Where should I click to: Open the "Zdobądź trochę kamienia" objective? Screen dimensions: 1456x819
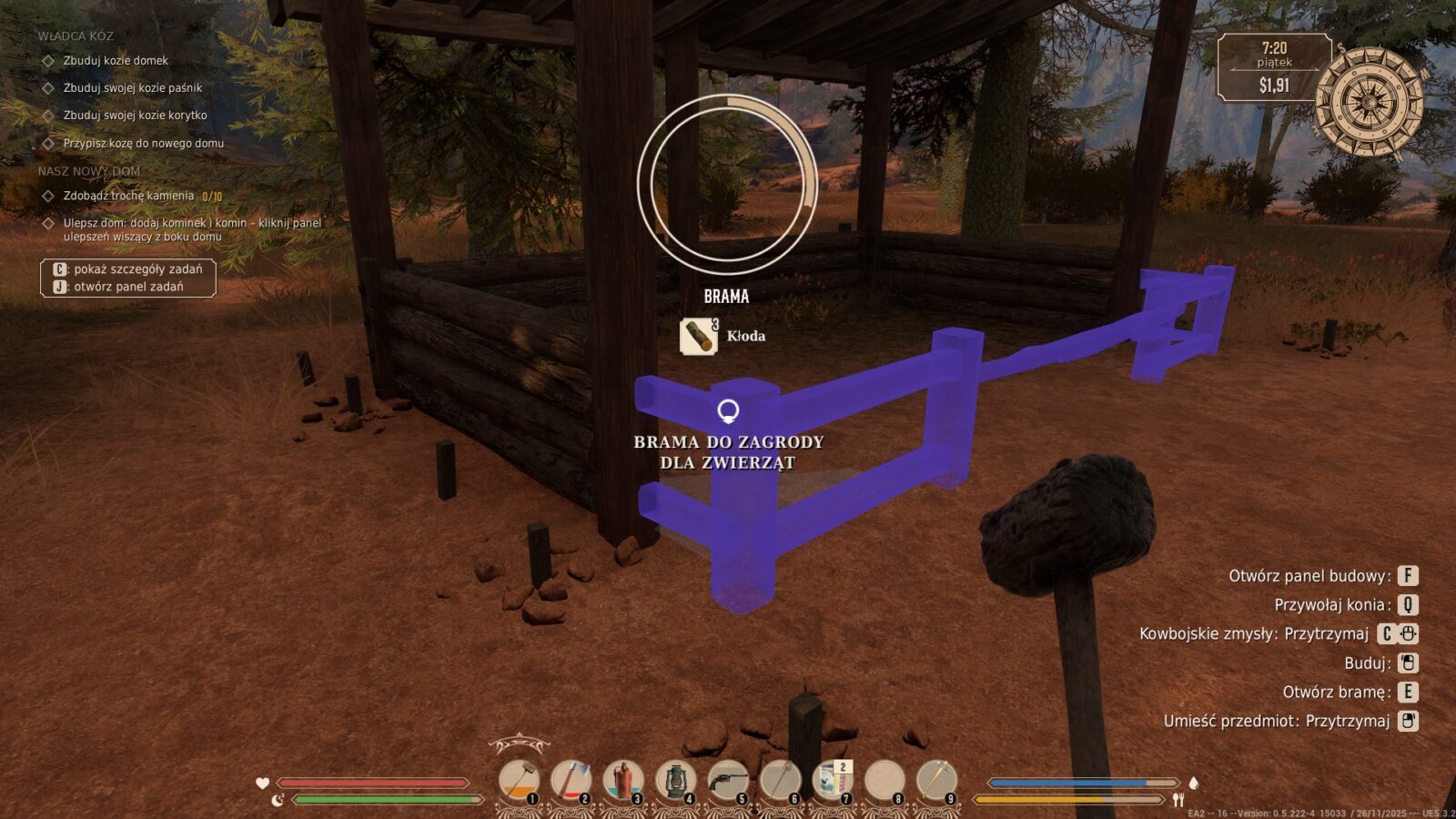pos(128,196)
